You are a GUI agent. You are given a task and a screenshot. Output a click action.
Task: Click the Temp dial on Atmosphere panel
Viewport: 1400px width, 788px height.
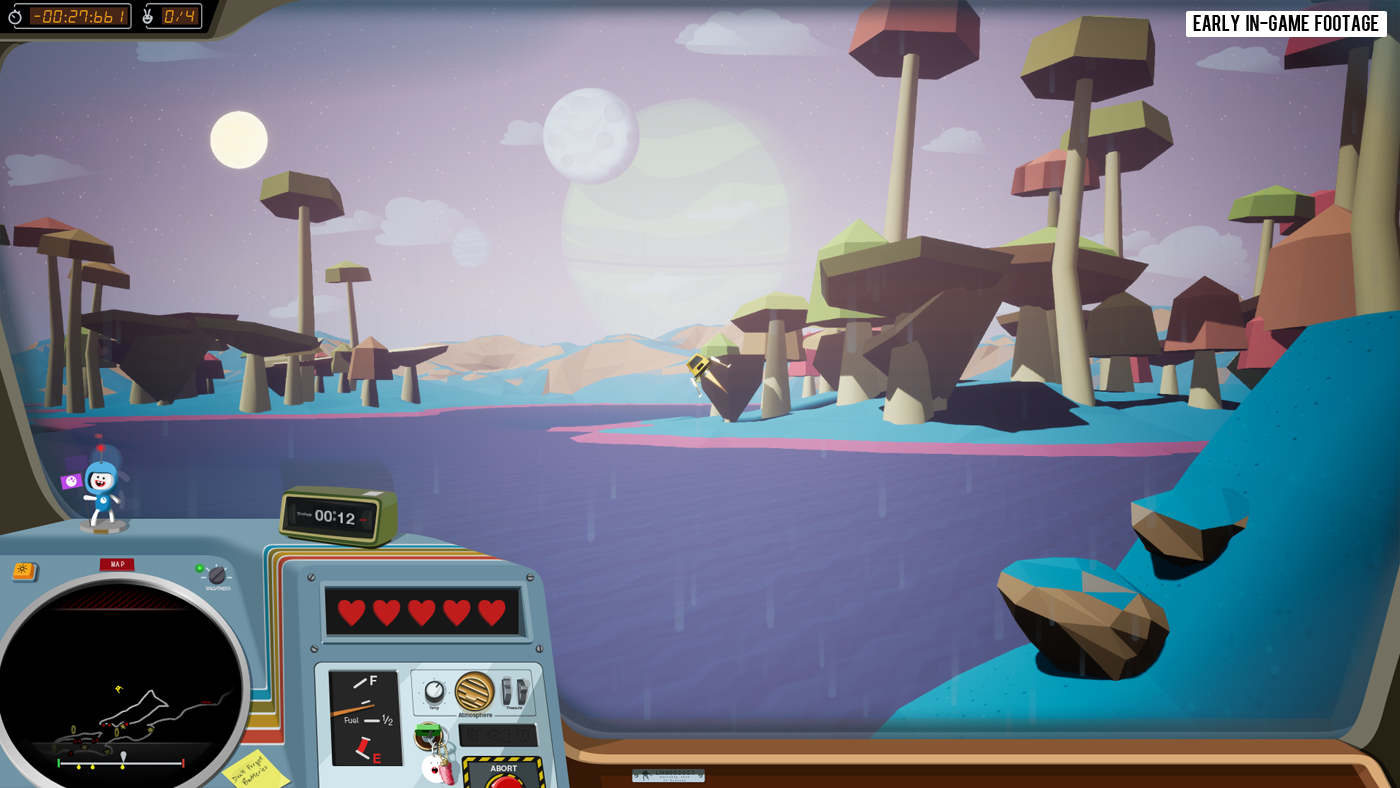tap(434, 691)
